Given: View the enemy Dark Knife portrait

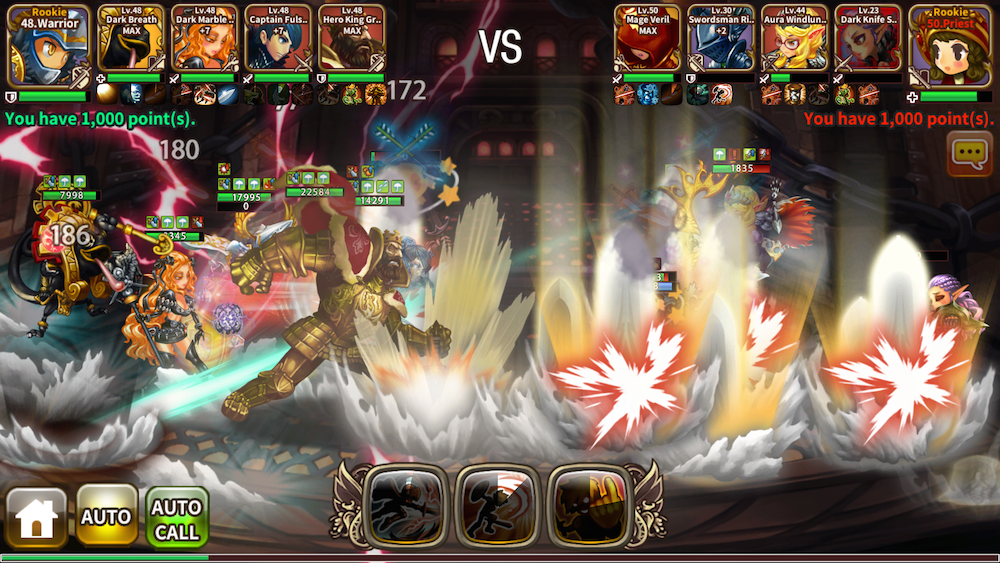Looking at the screenshot, I should click(x=868, y=38).
